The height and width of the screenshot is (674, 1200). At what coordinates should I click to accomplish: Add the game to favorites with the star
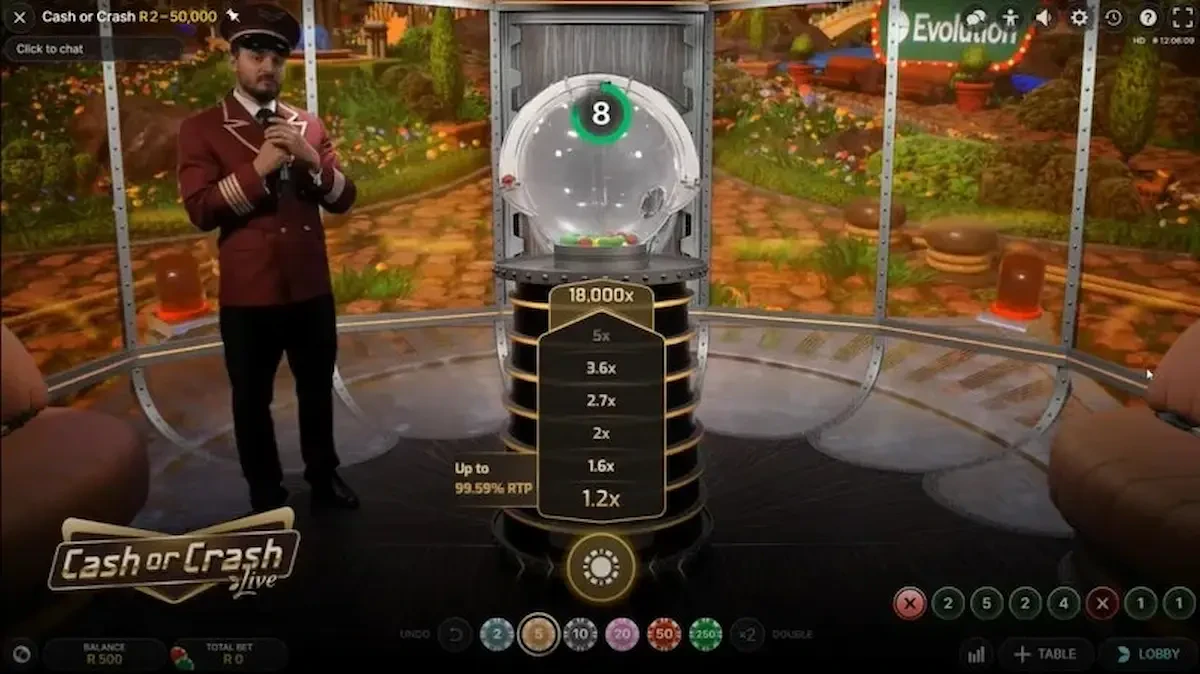[233, 17]
